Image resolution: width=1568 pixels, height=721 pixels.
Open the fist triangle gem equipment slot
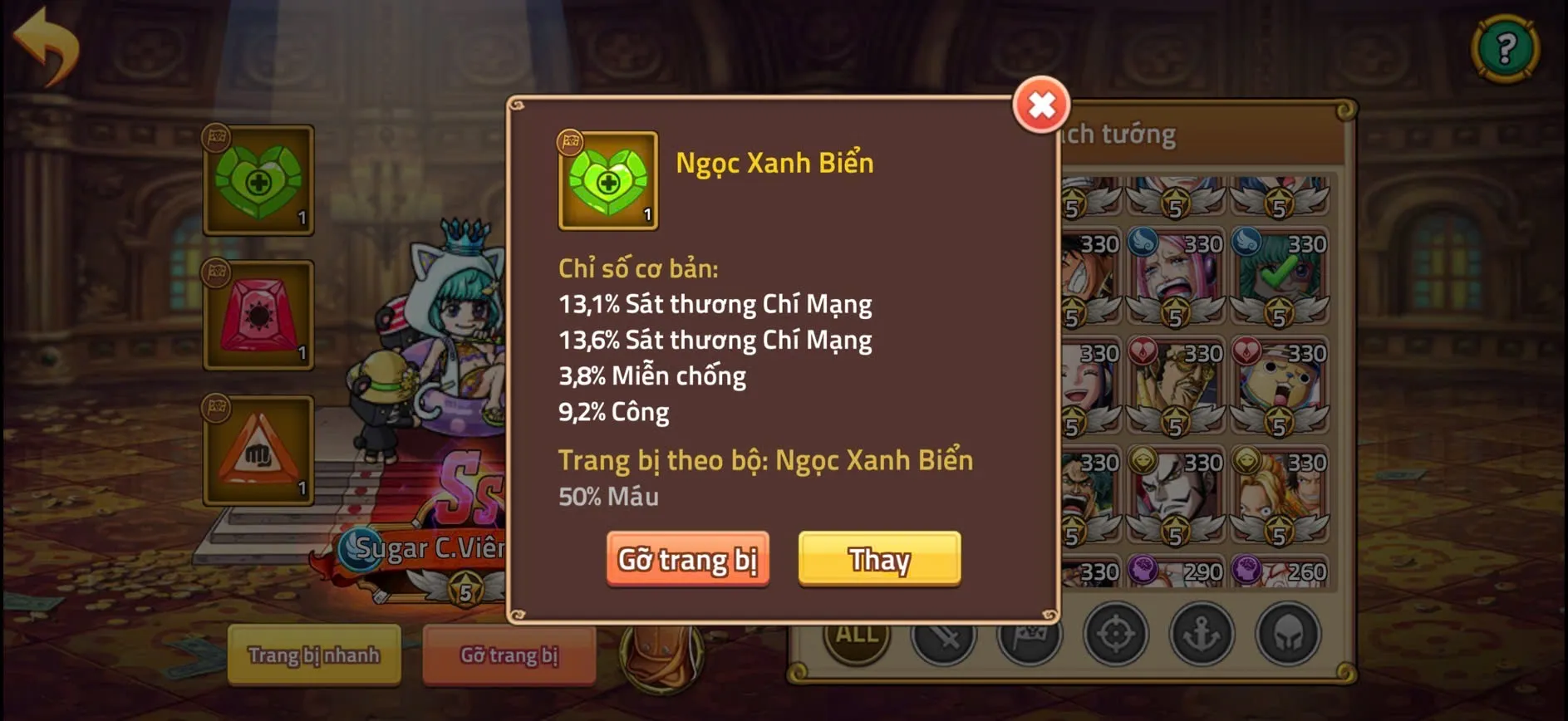coord(258,449)
